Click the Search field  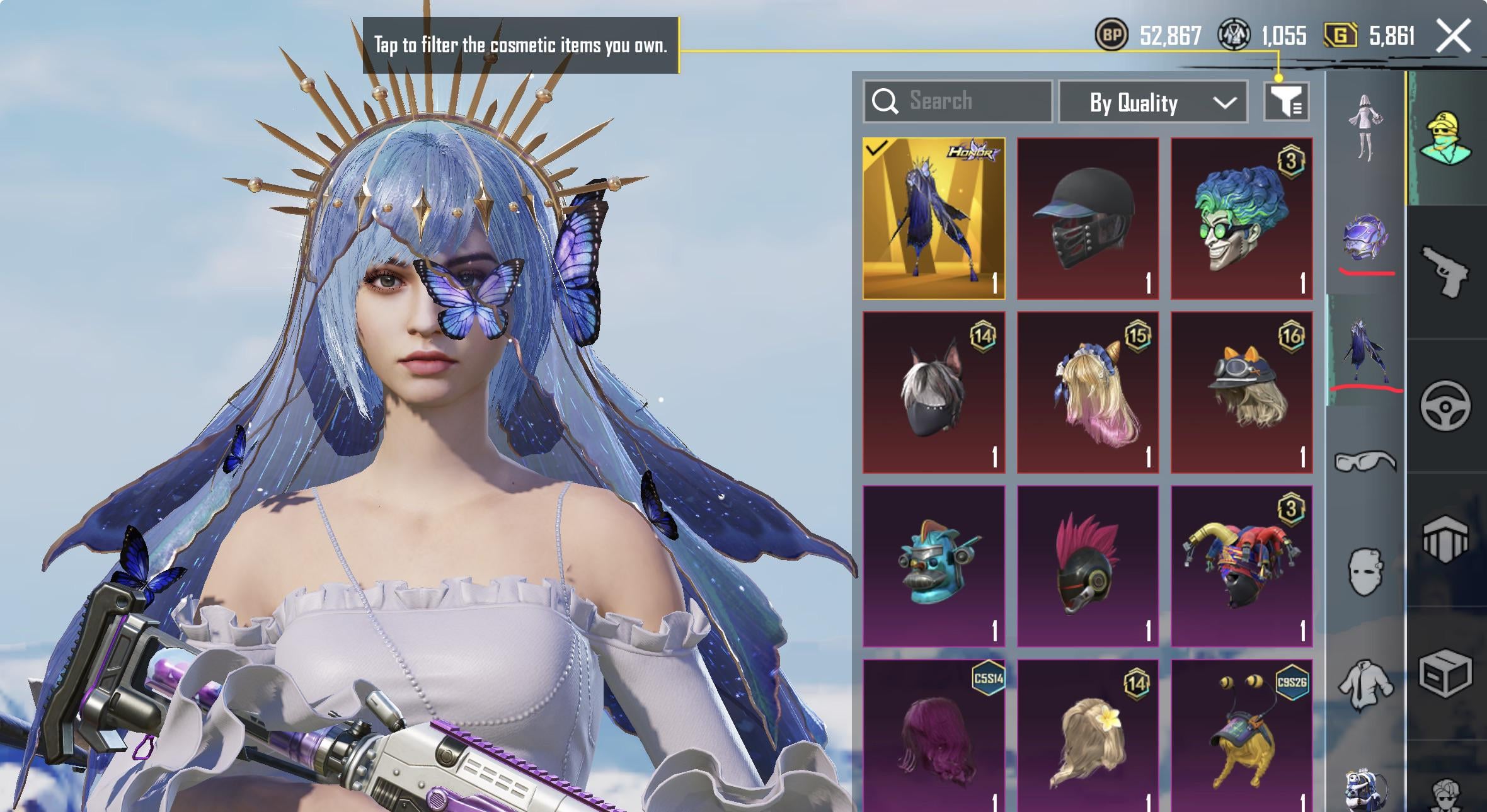958,101
